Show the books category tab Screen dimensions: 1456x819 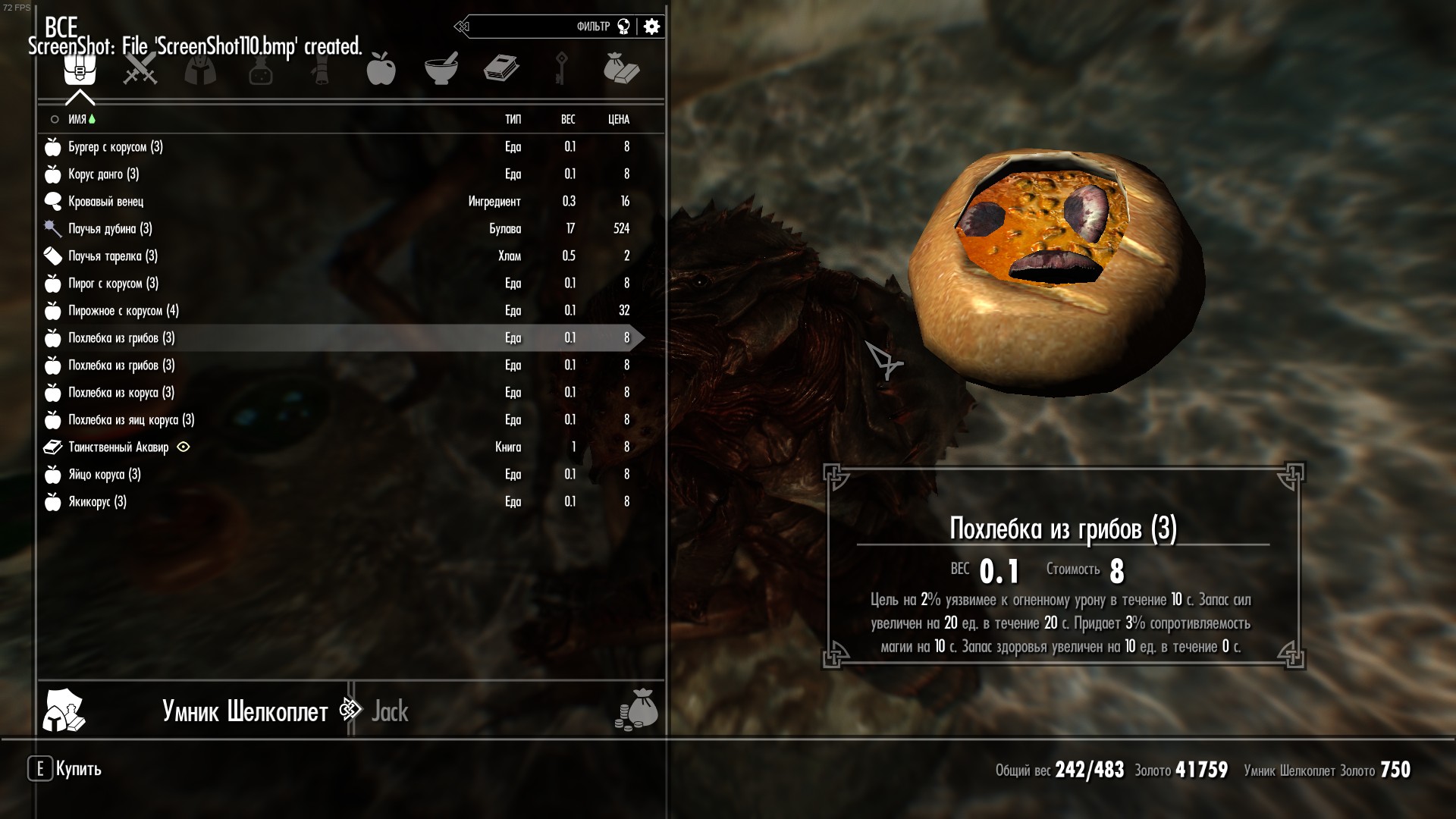point(501,70)
